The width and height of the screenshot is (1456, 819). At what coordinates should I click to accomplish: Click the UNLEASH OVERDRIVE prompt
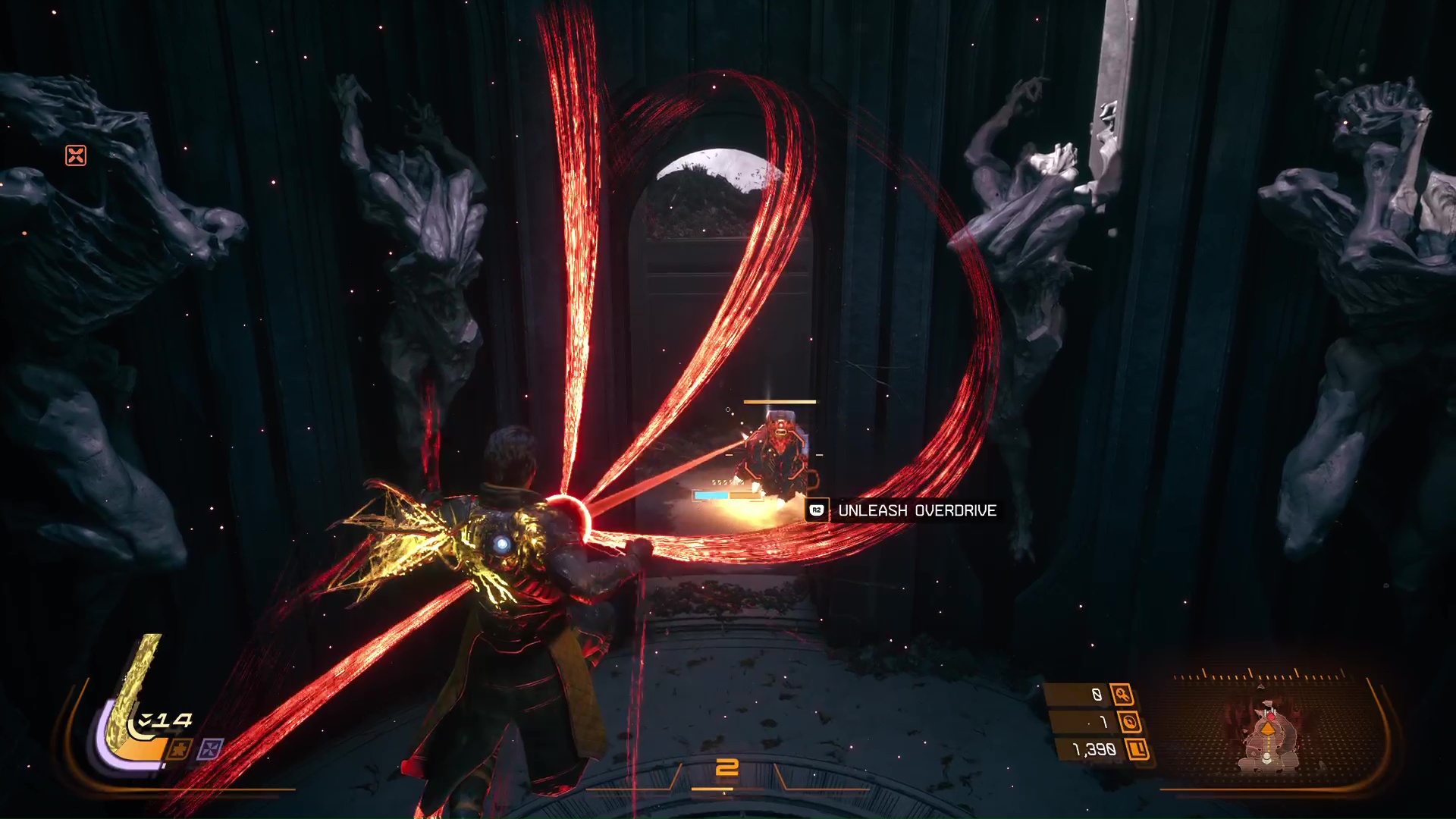[x=918, y=510]
